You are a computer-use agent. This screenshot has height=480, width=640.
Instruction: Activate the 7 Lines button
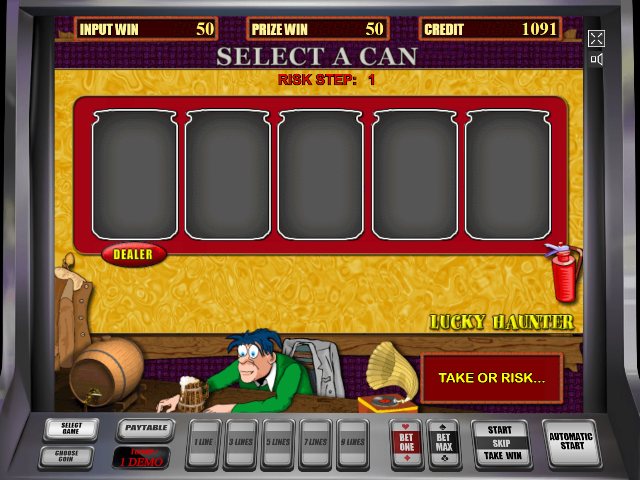click(x=314, y=442)
